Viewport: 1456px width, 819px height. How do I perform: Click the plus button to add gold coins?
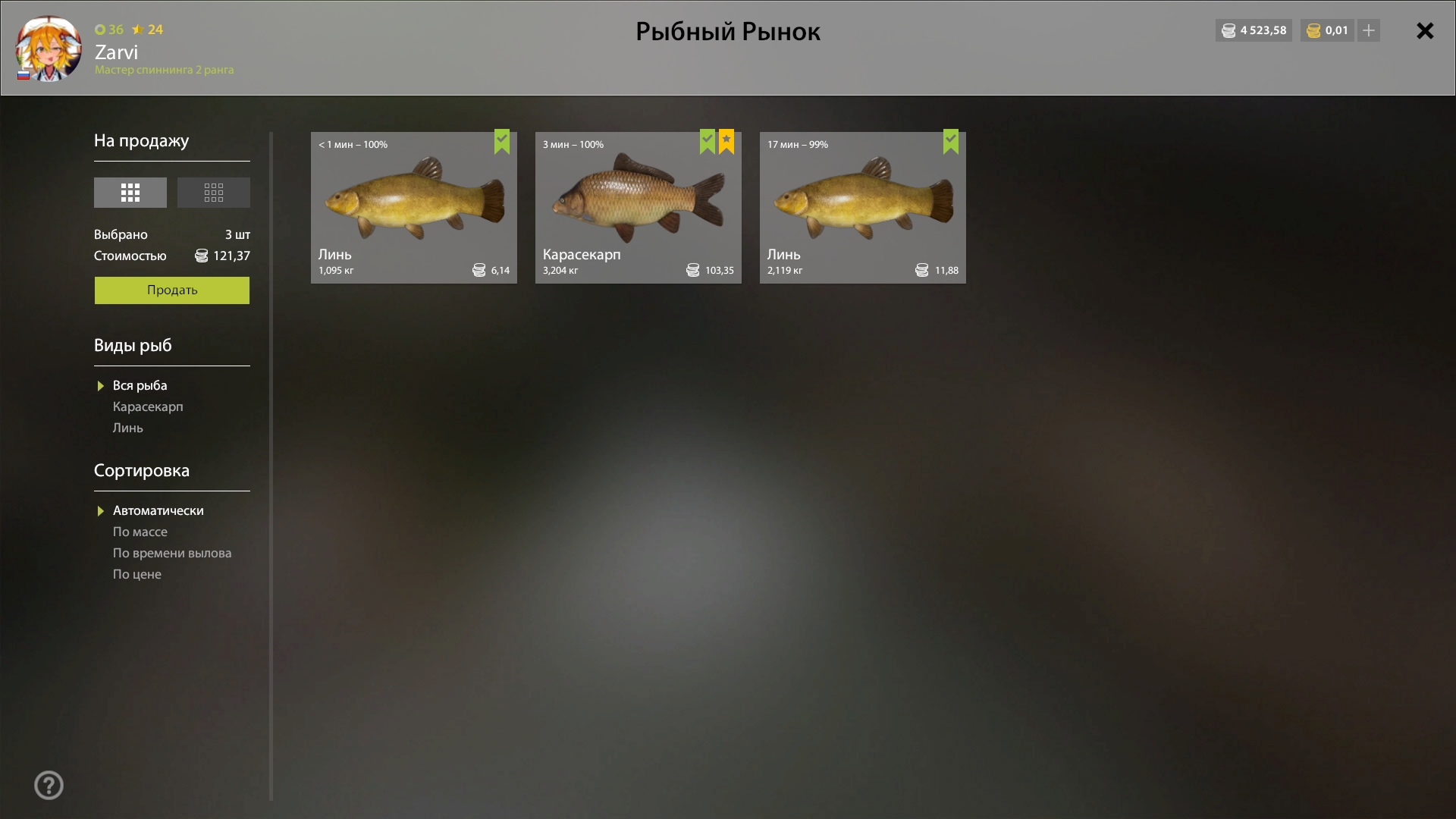pos(1369,31)
